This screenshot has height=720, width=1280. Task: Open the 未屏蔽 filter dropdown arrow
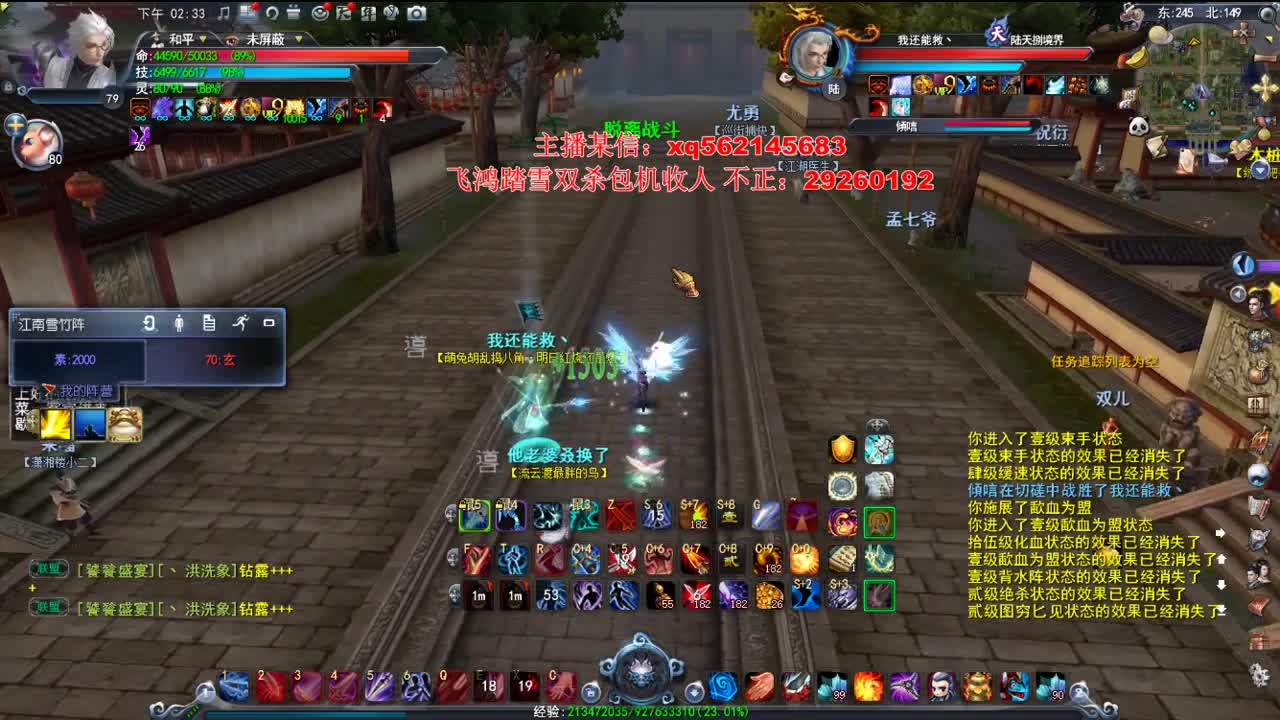coord(299,39)
